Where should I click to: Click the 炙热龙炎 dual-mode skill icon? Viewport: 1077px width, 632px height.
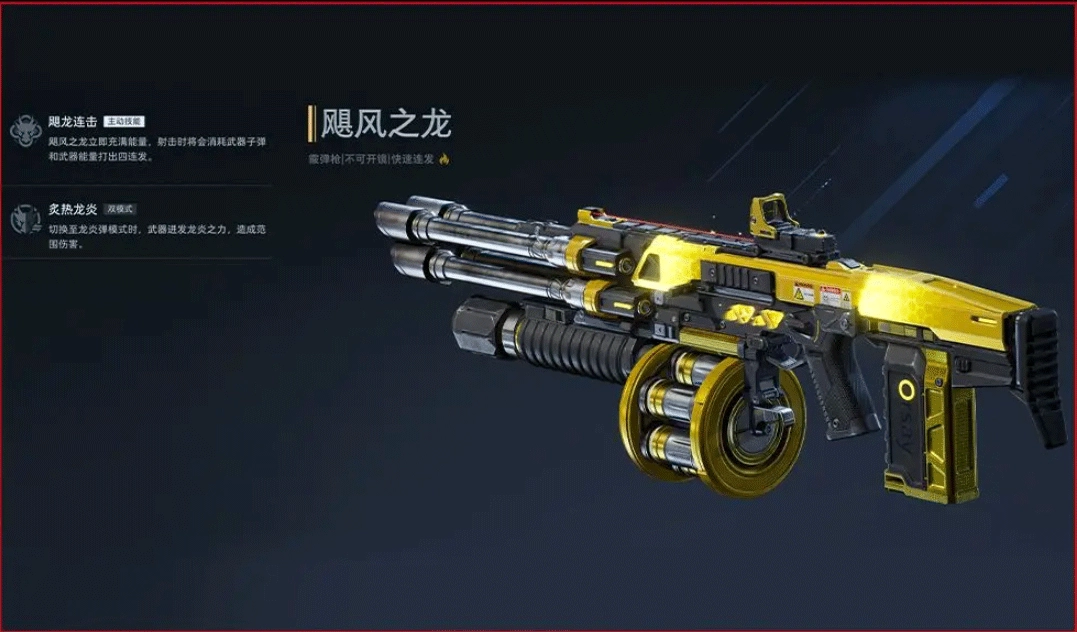(24, 219)
